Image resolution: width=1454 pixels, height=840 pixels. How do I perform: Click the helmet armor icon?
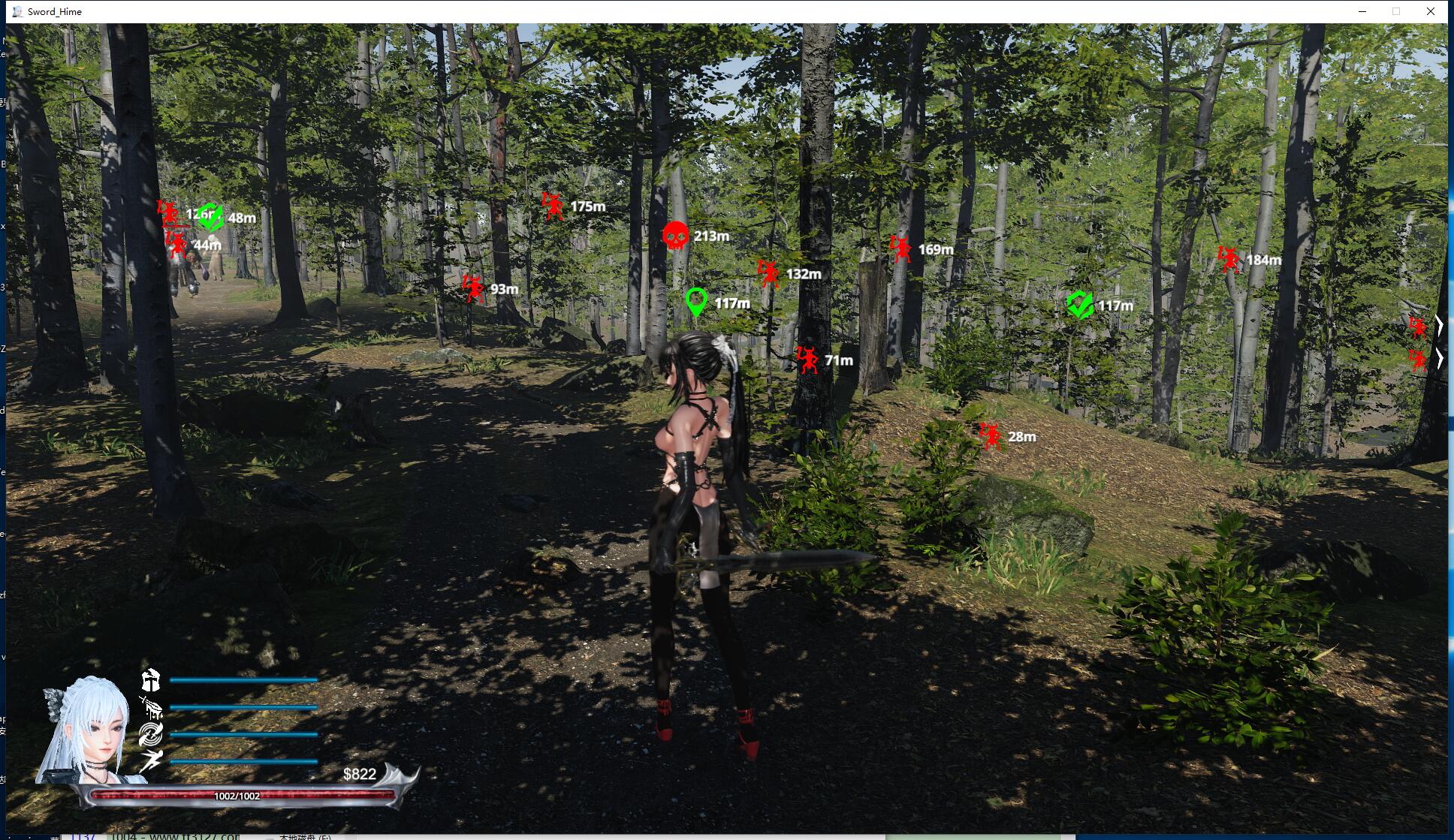point(151,680)
